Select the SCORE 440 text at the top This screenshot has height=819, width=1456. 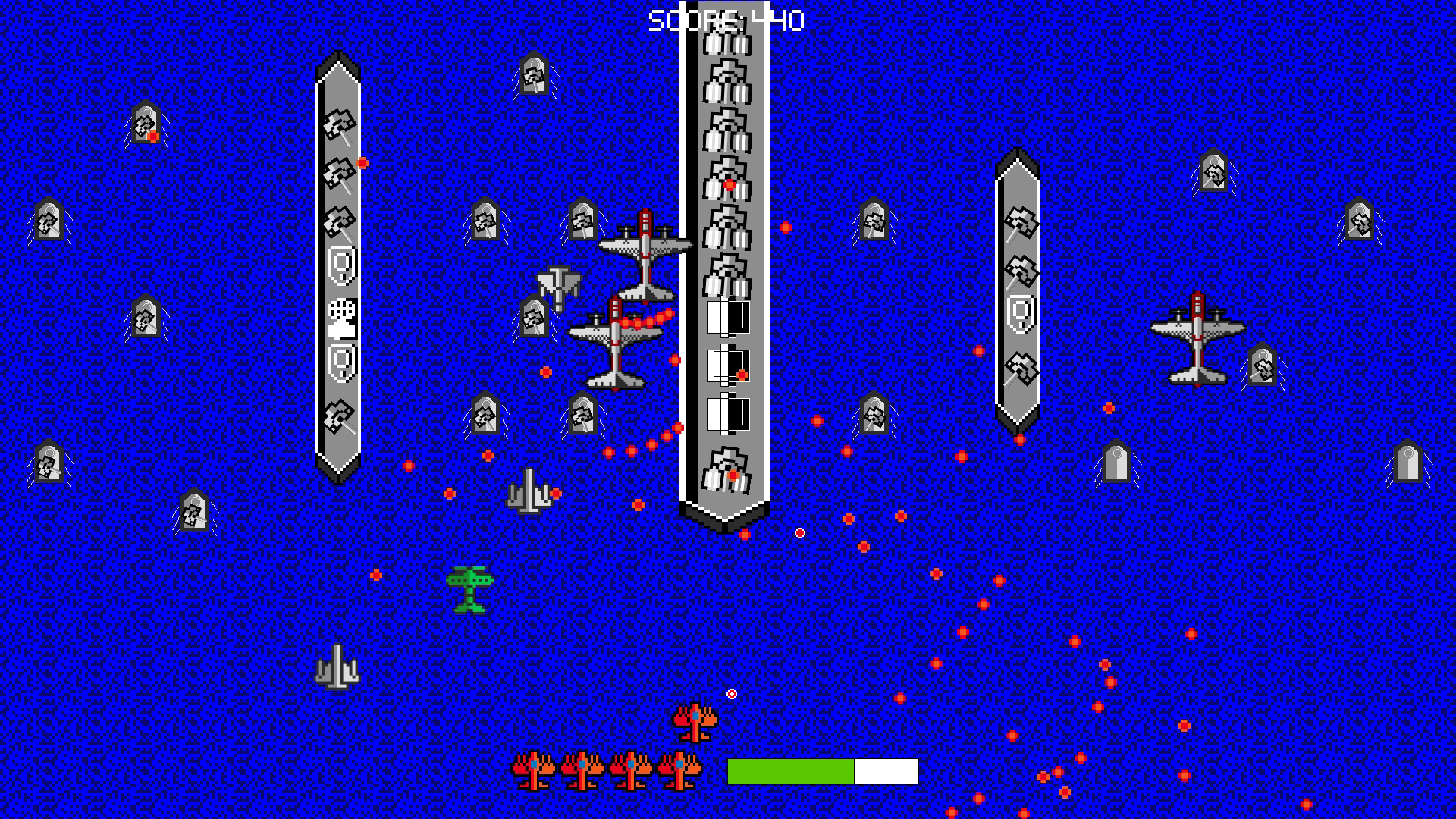pos(726,19)
